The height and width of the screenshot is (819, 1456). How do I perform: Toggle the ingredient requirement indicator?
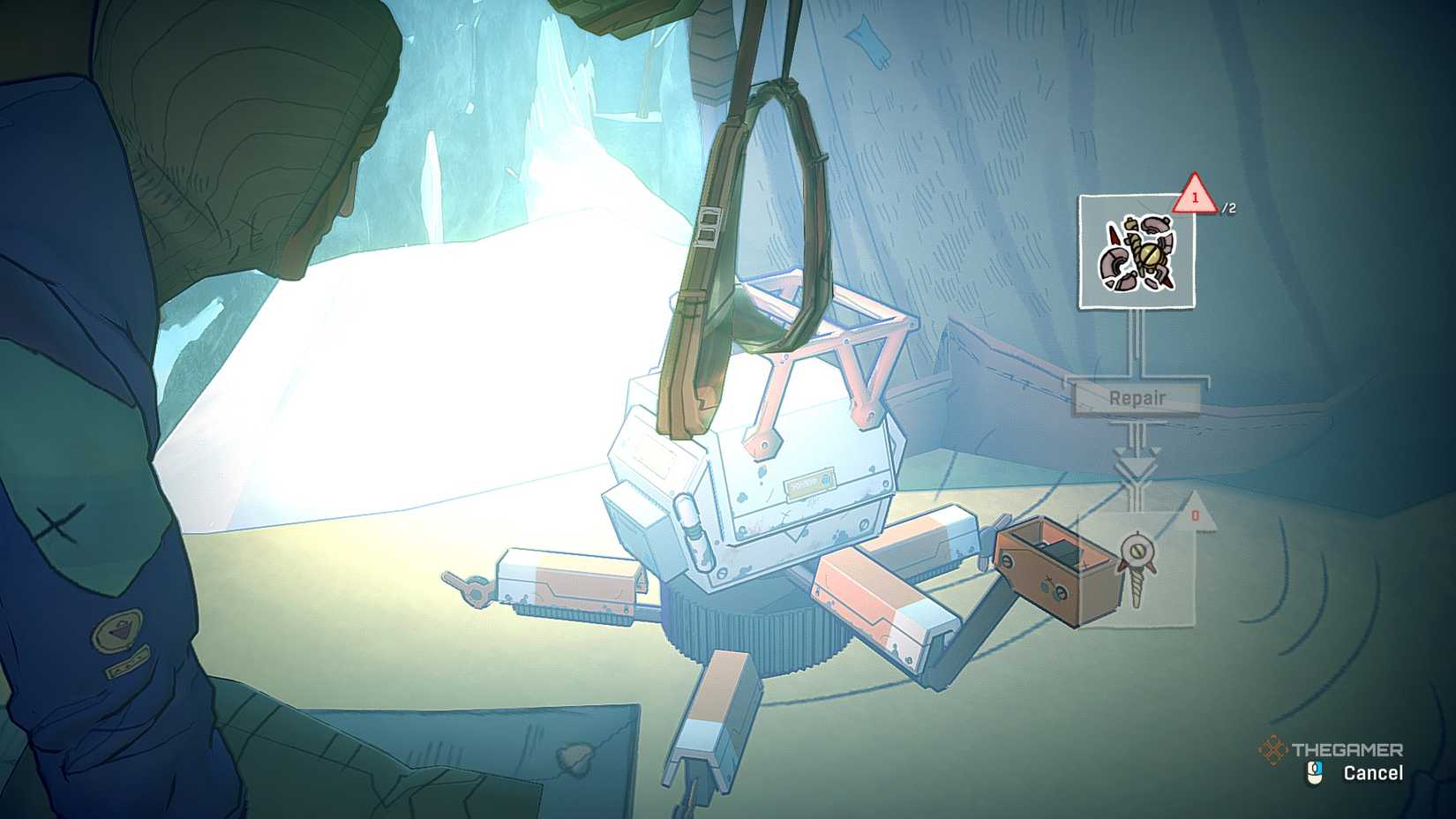point(1196,200)
